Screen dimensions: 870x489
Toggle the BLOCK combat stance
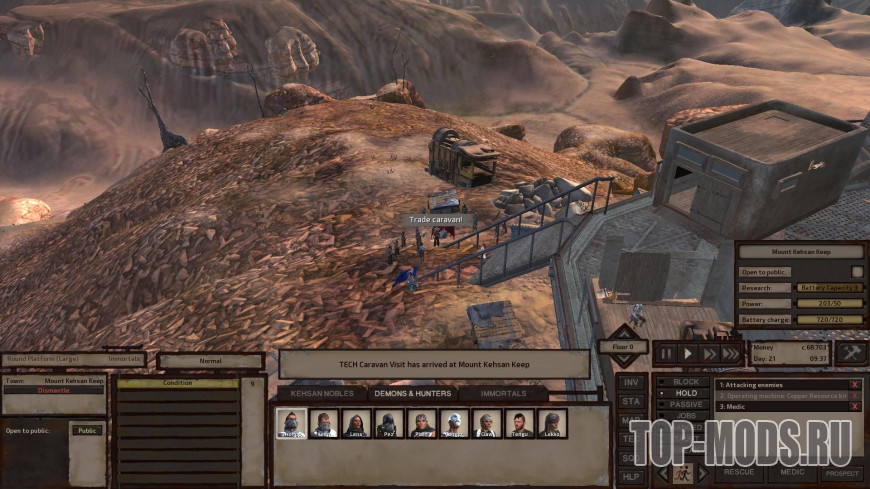click(685, 382)
